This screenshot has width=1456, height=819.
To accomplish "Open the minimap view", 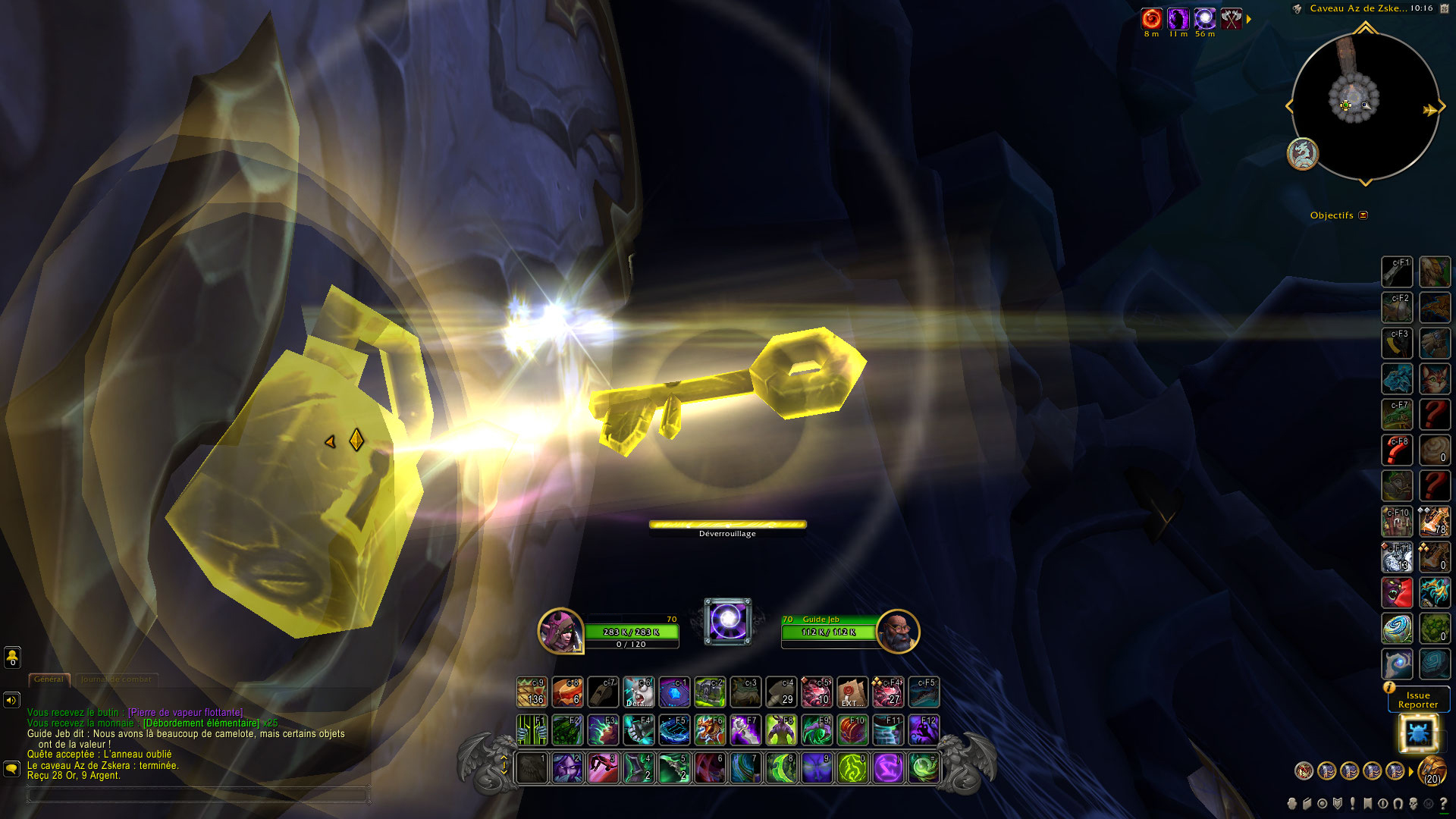I will pyautogui.click(x=1363, y=106).
